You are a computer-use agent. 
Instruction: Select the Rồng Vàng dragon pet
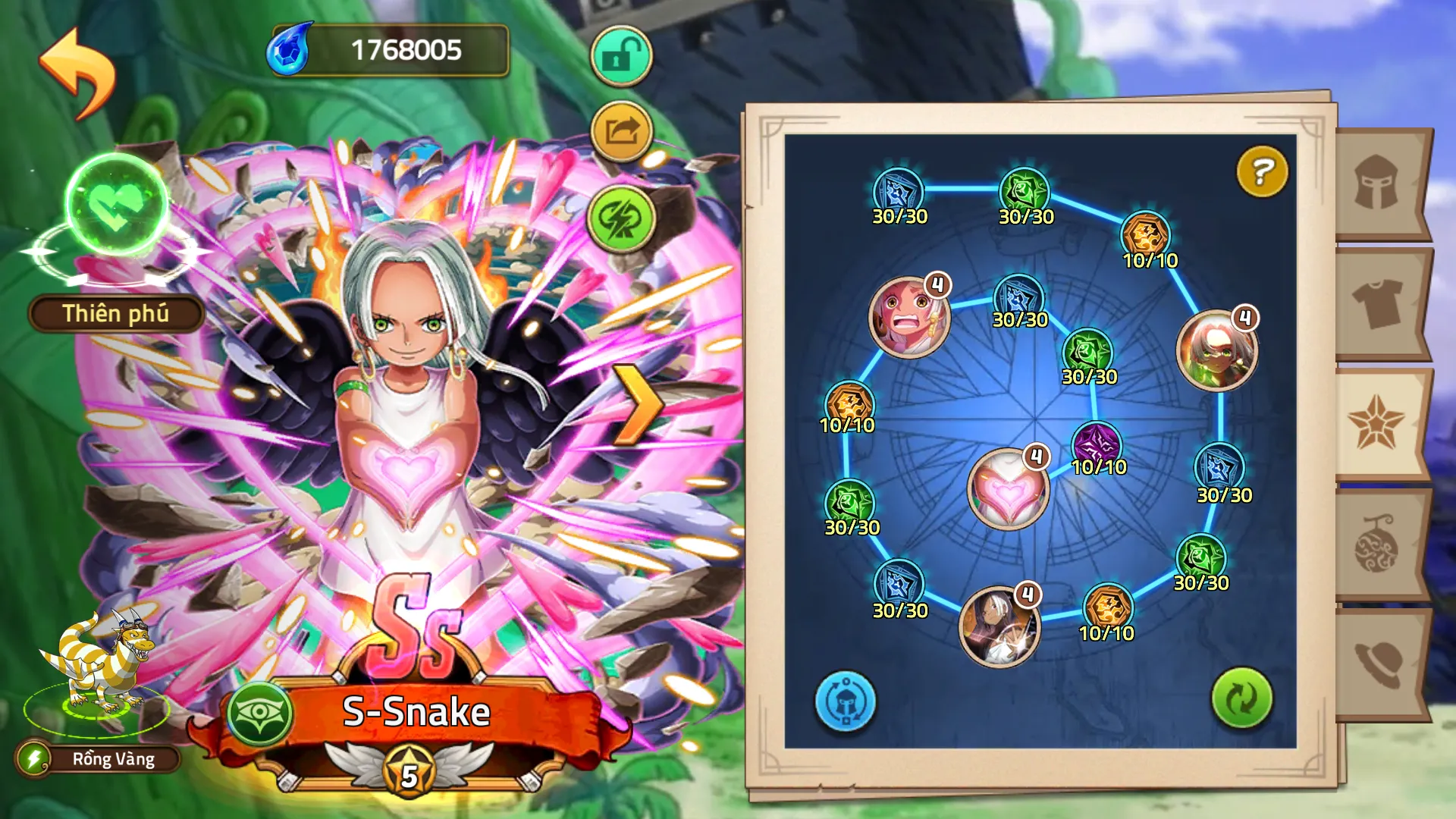pos(99,667)
